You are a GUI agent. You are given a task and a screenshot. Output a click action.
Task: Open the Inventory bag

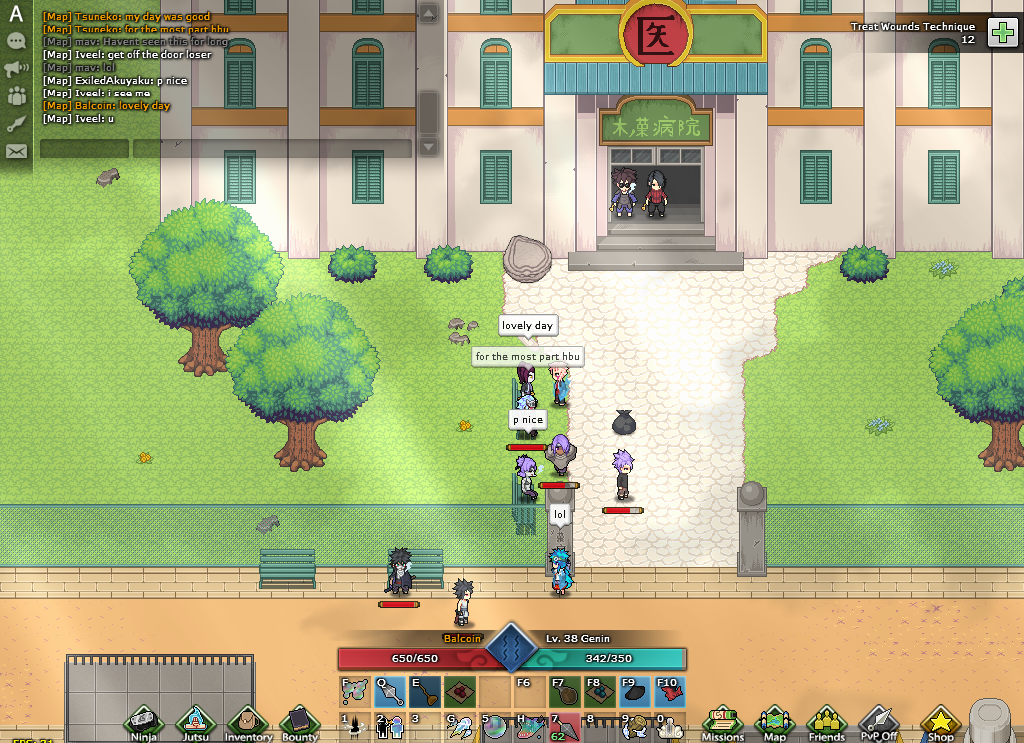(247, 722)
